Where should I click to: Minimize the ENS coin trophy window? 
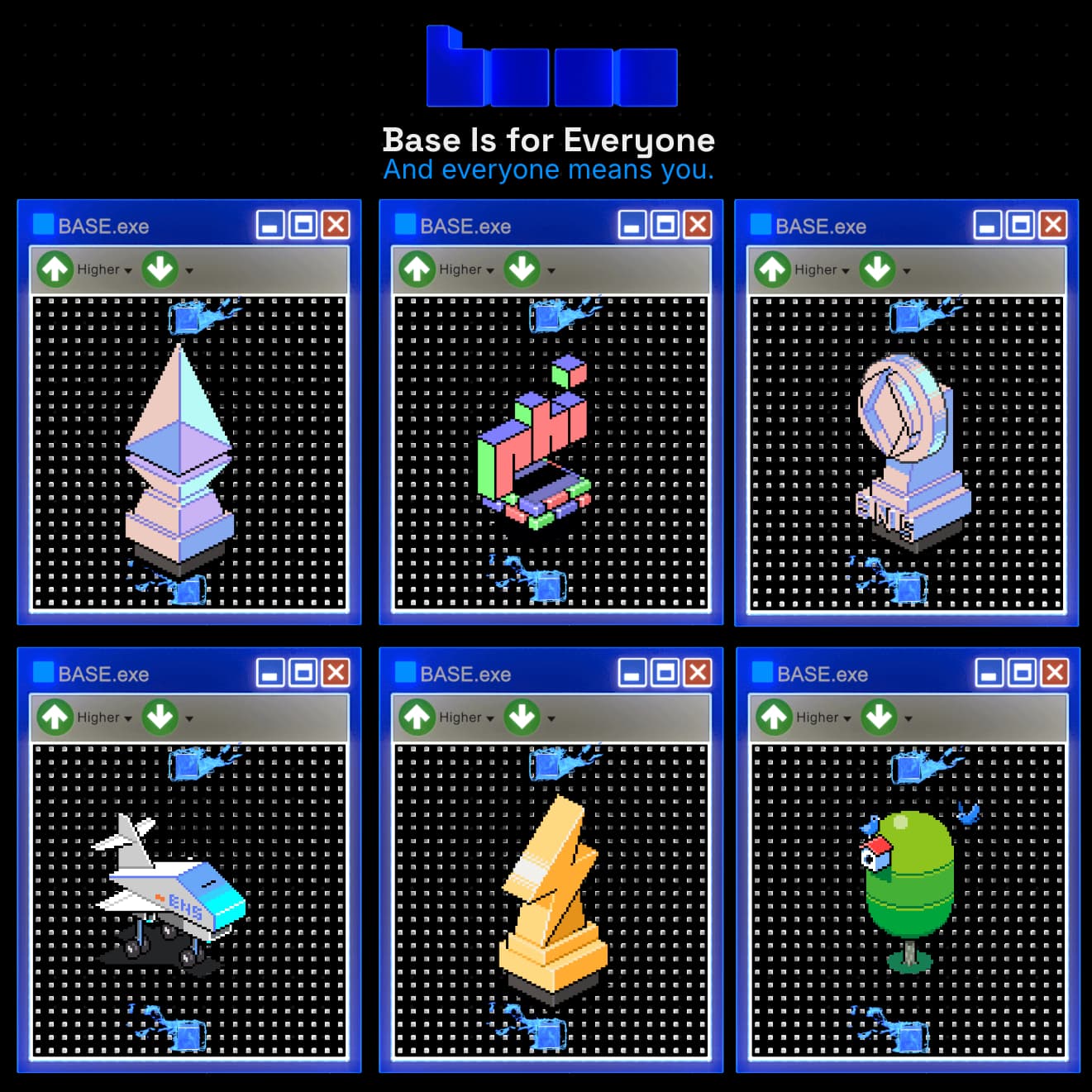988,225
